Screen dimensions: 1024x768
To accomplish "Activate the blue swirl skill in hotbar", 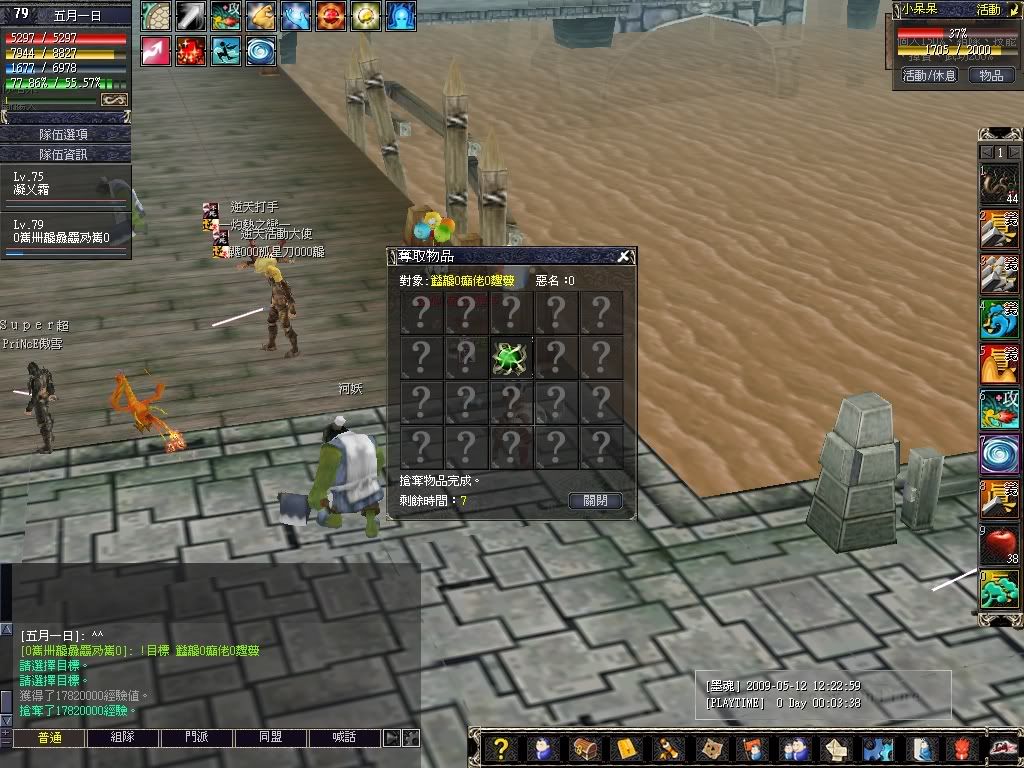I will [999, 455].
